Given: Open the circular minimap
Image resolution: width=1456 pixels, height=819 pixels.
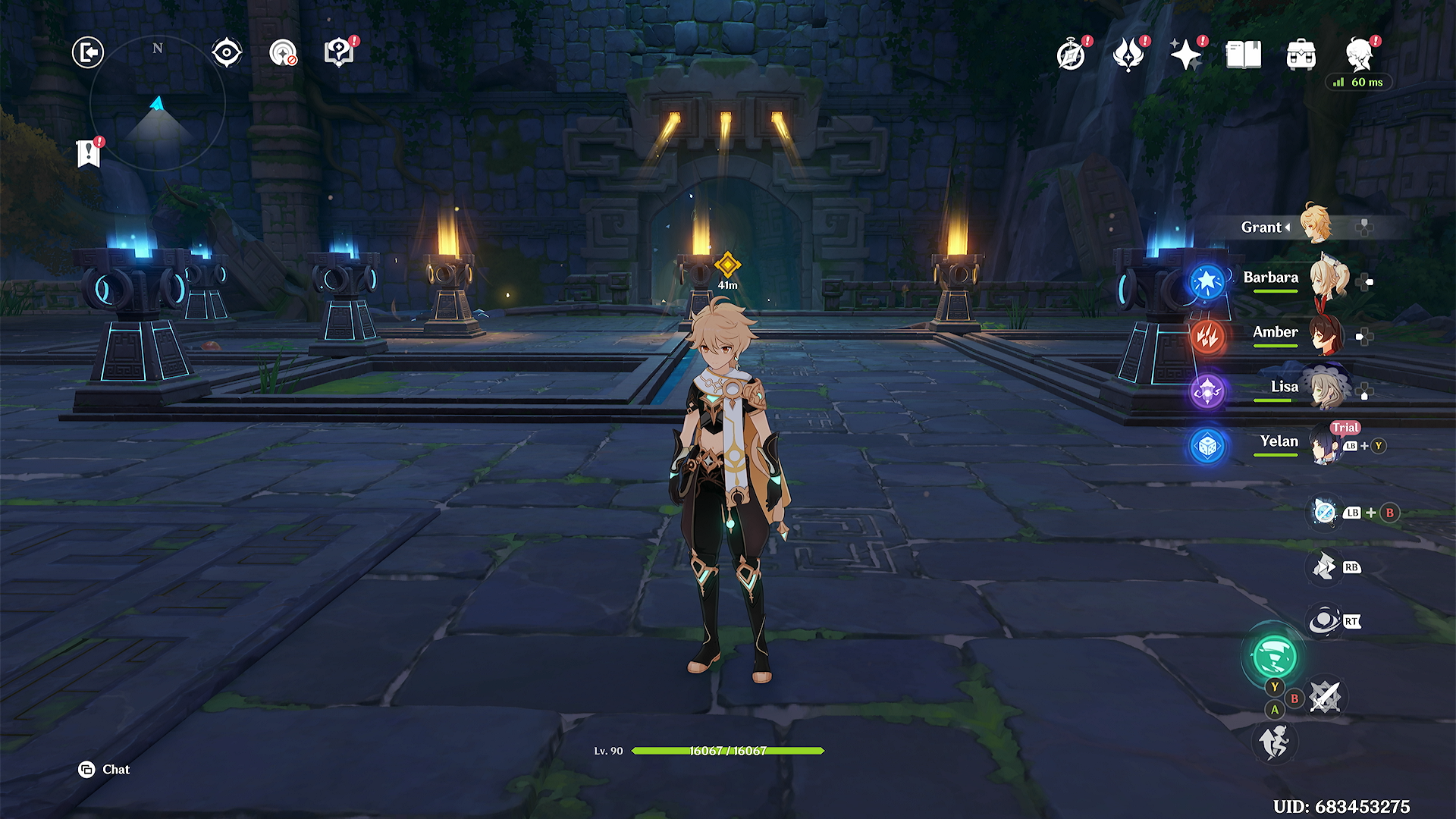Looking at the screenshot, I should 158,104.
